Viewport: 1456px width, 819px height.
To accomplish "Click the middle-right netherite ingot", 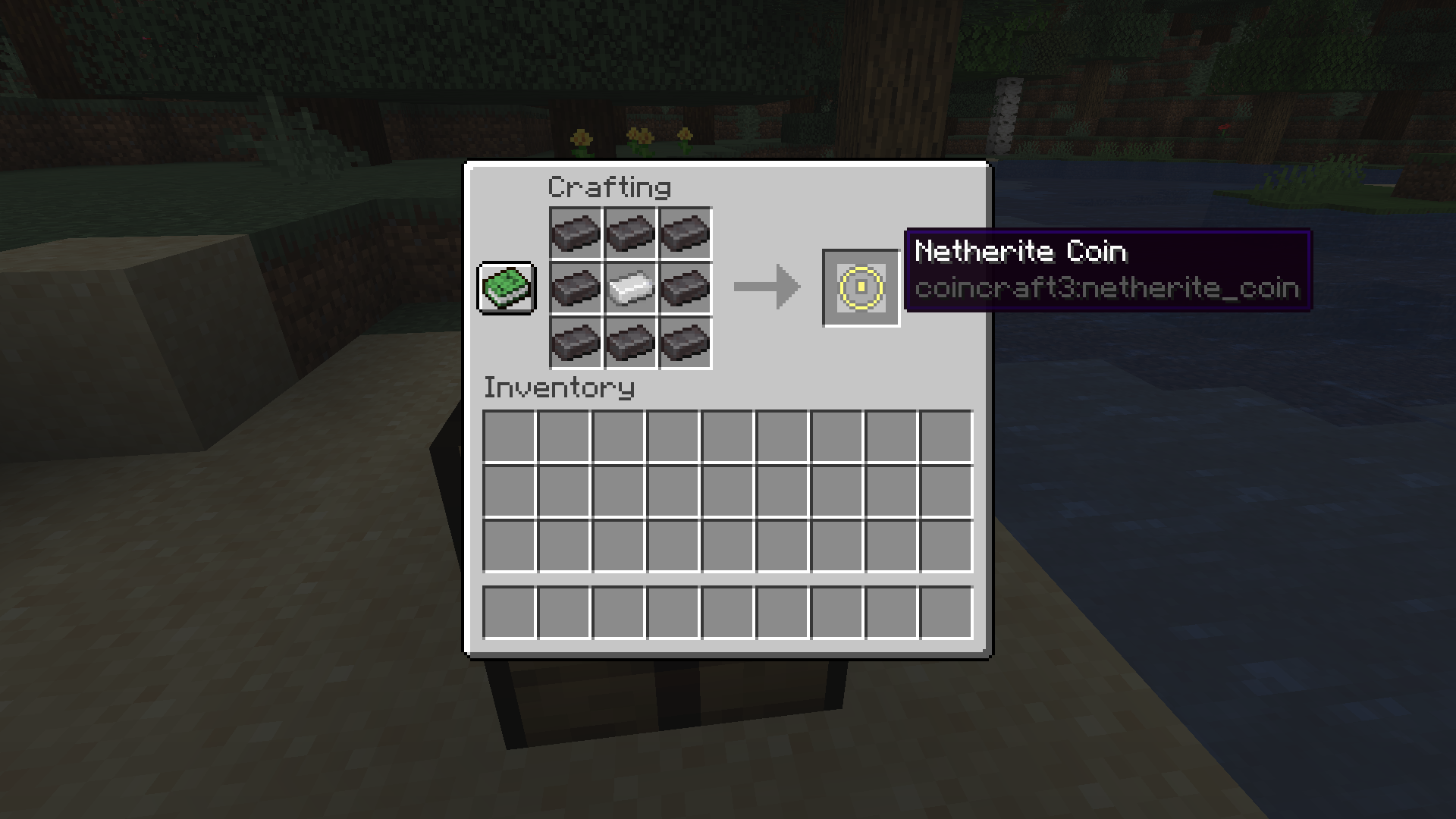I will click(684, 288).
